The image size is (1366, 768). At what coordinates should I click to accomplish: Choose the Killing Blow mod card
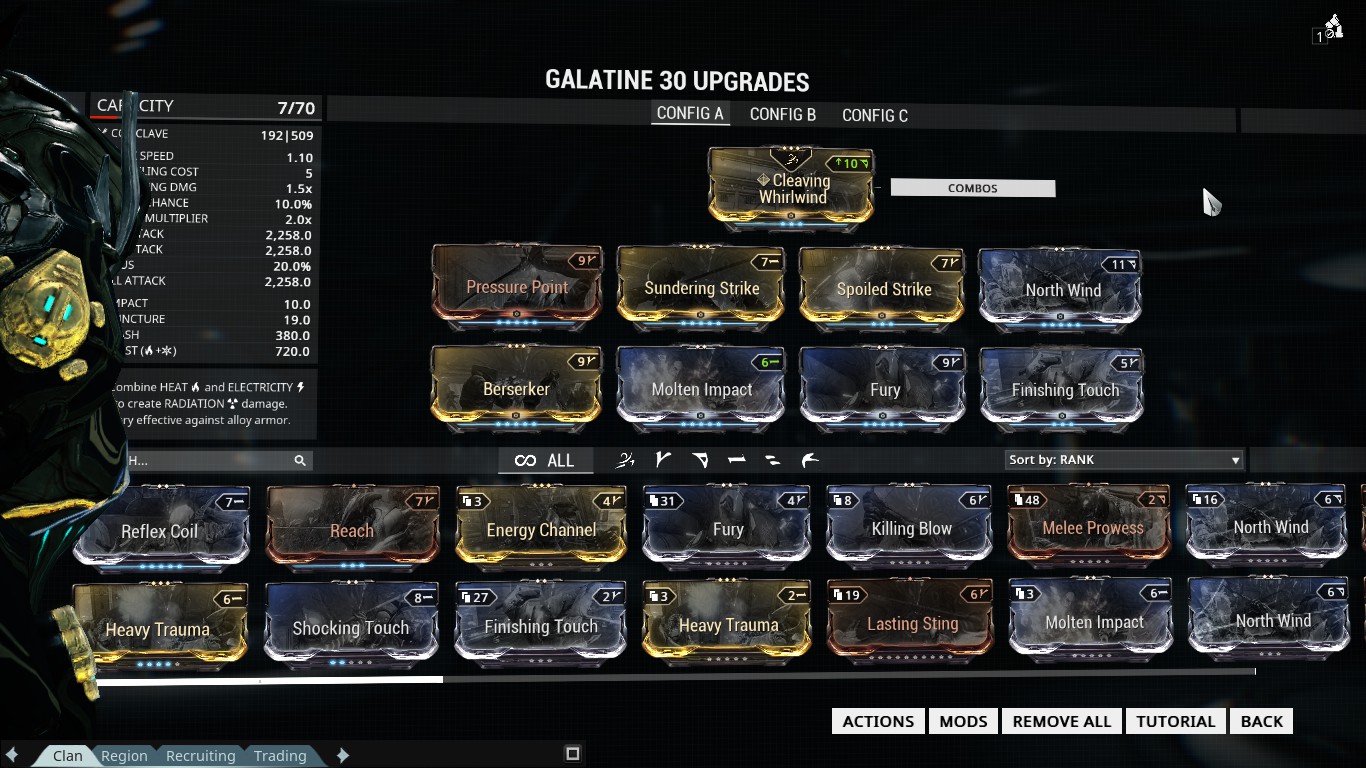[911, 528]
